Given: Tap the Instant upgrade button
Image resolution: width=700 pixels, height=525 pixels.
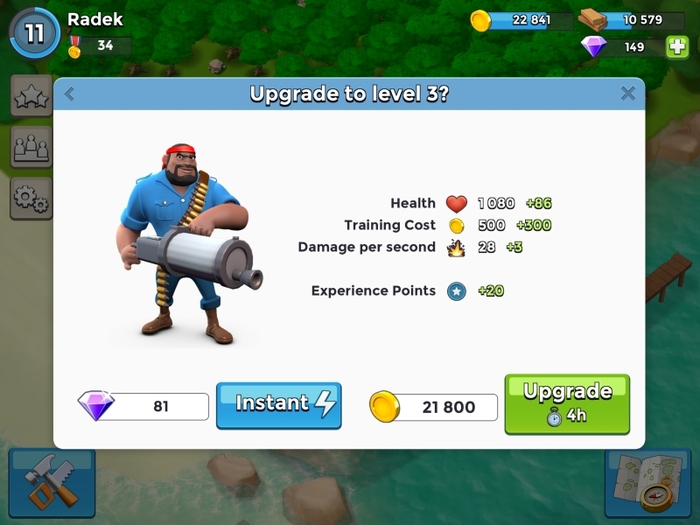Looking at the screenshot, I should coord(278,405).
